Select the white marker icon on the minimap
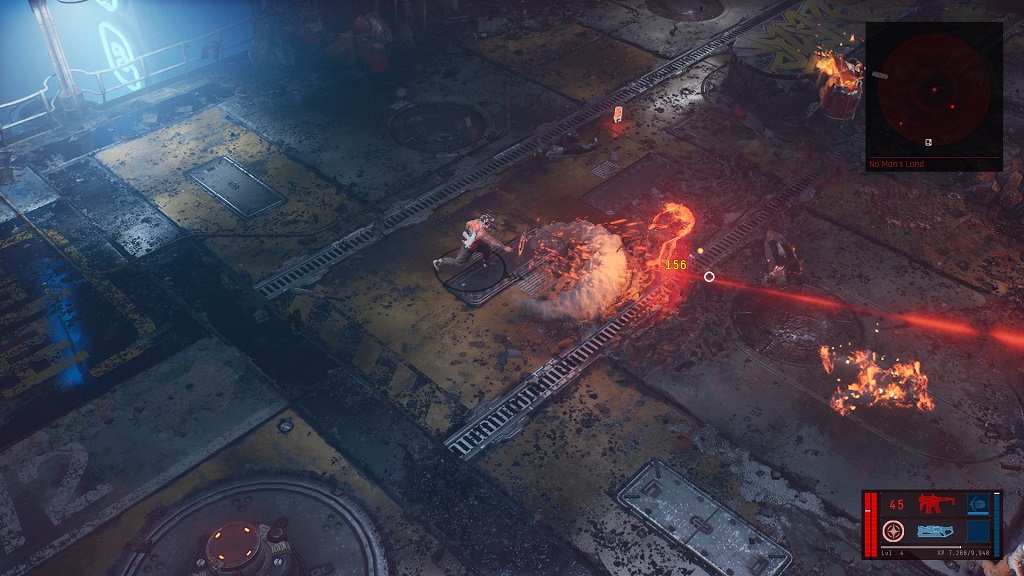1024x576 pixels. click(929, 142)
